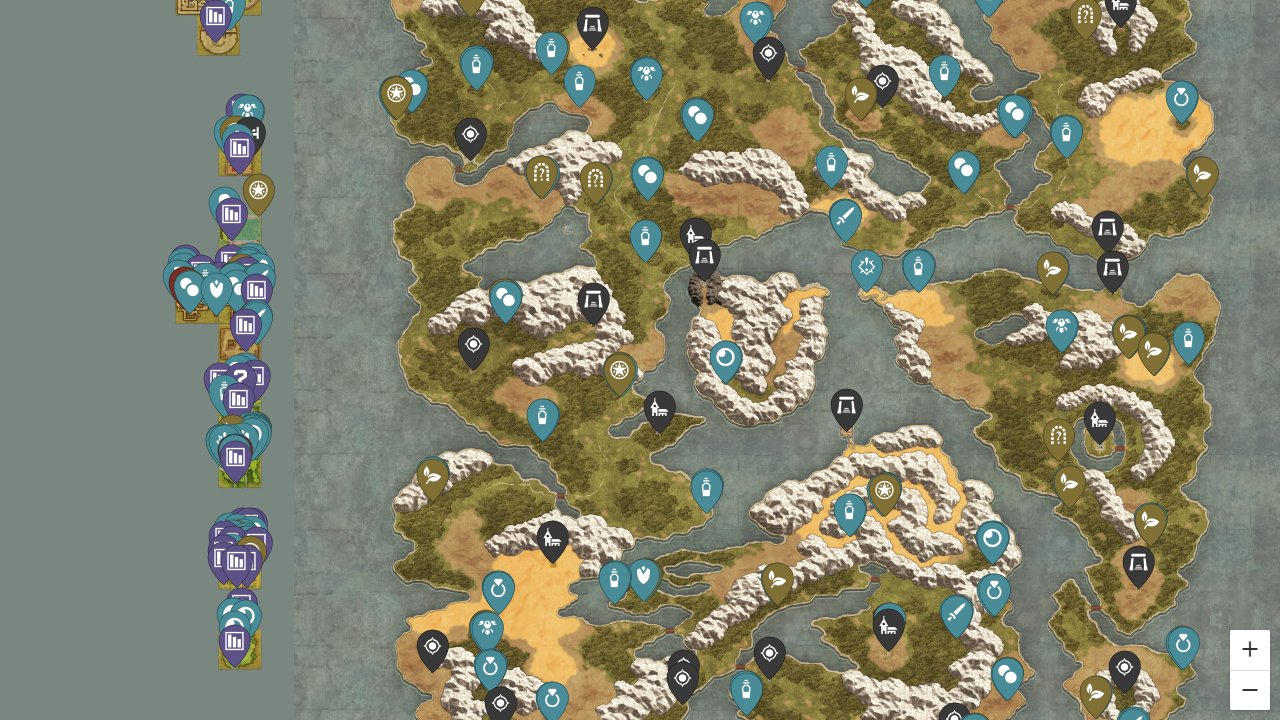Select the teal wave crest marker
Screen dimensions: 1280x720
pyautogui.click(x=725, y=357)
